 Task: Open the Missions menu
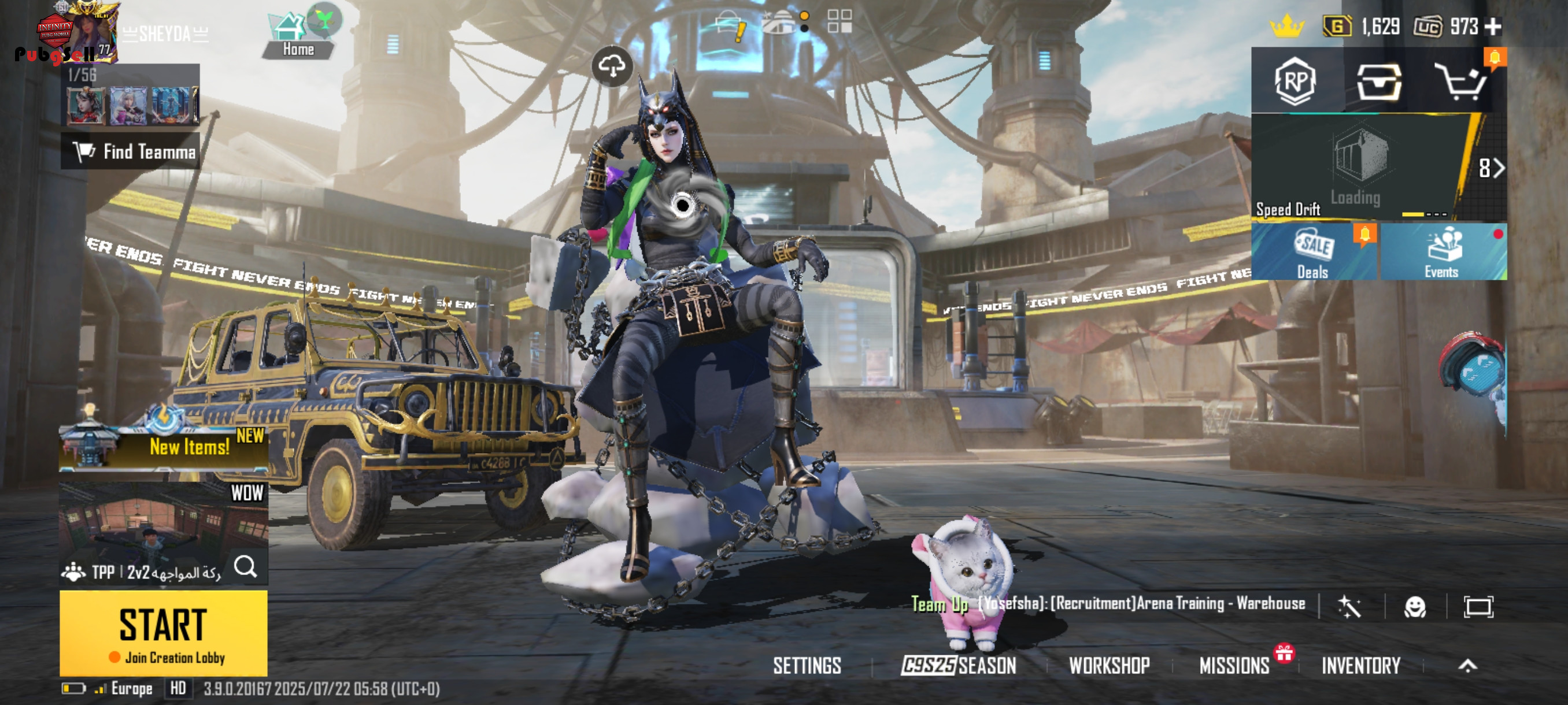tap(1234, 666)
